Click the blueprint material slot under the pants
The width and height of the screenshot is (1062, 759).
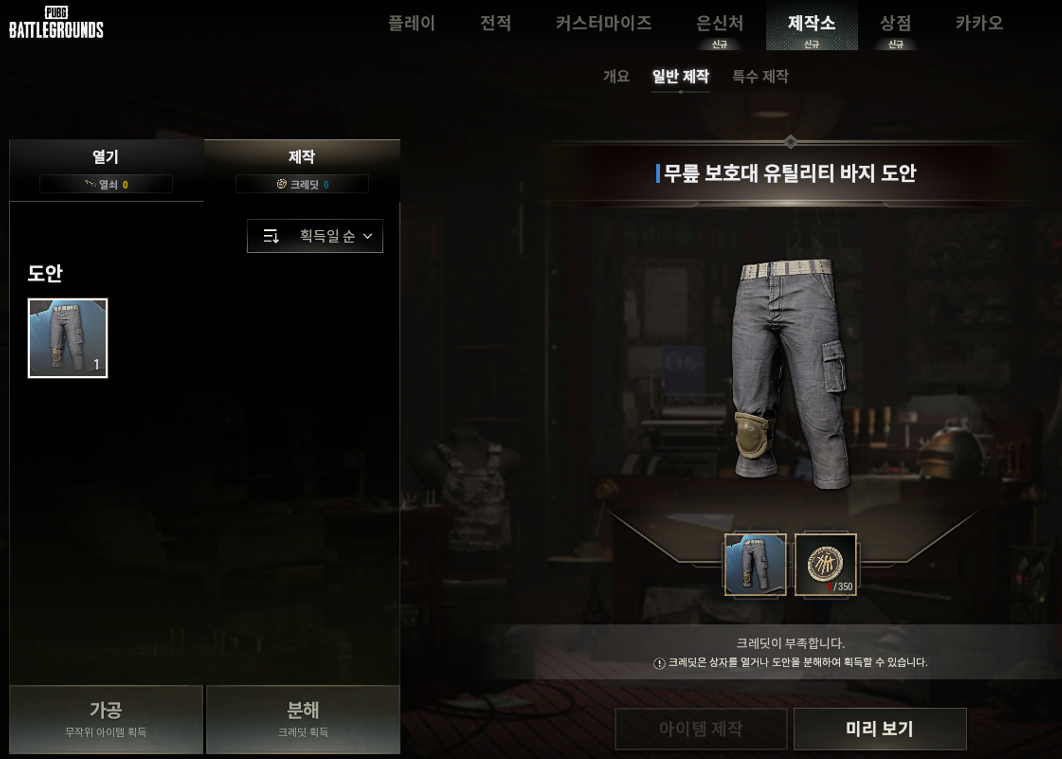pos(755,565)
